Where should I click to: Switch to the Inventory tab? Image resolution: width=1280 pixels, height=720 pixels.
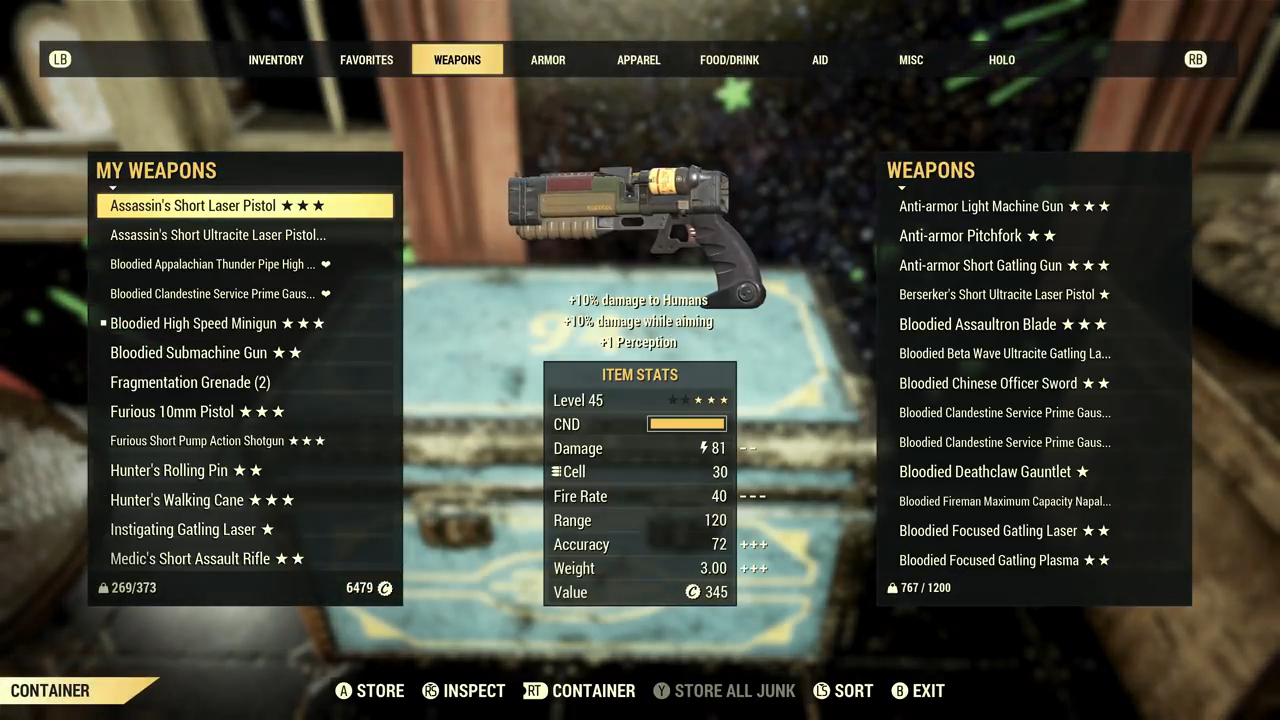[275, 60]
